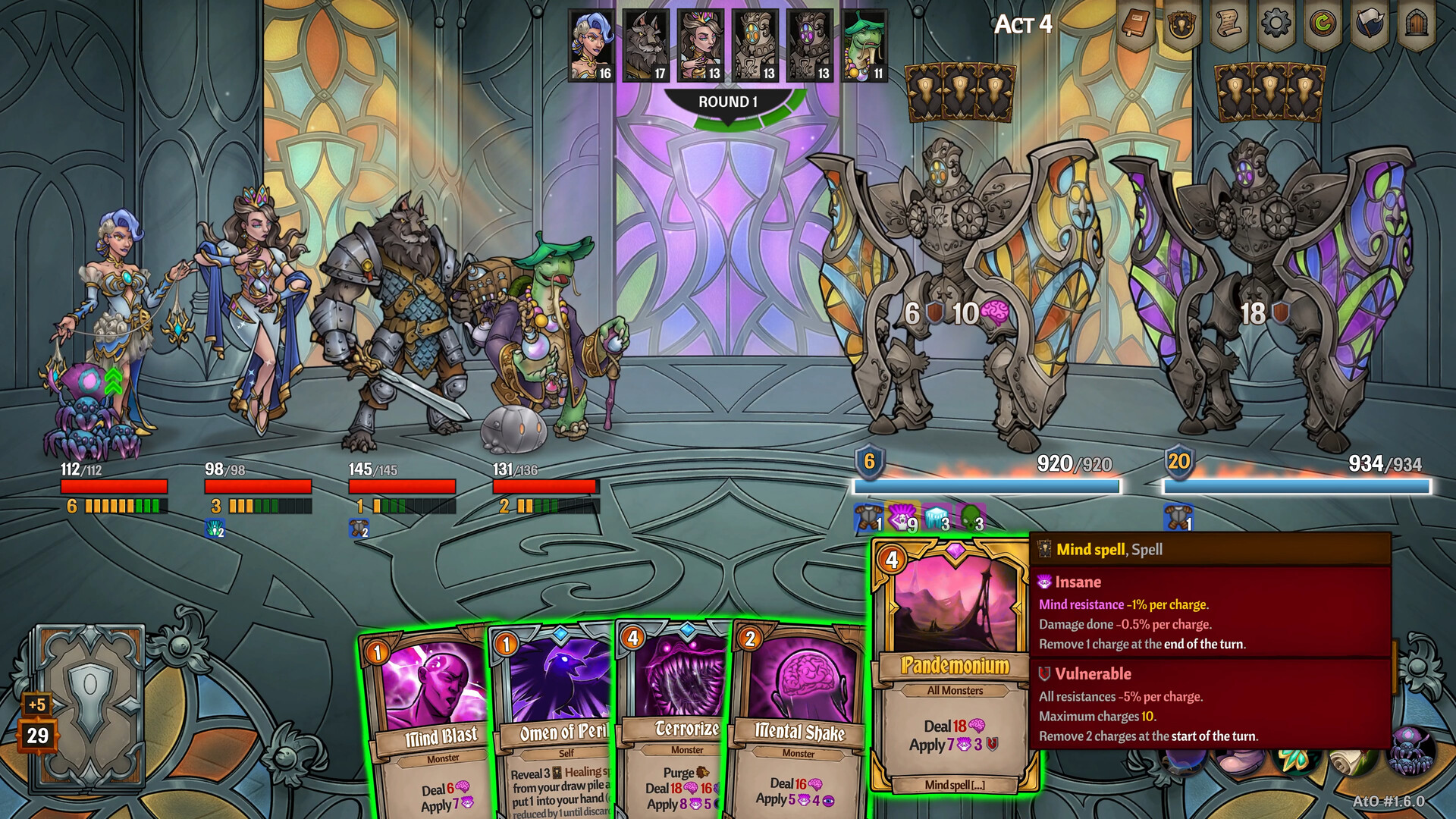1456x819 pixels.
Task: Inspect the ice block chill status icon
Action: pos(936,518)
